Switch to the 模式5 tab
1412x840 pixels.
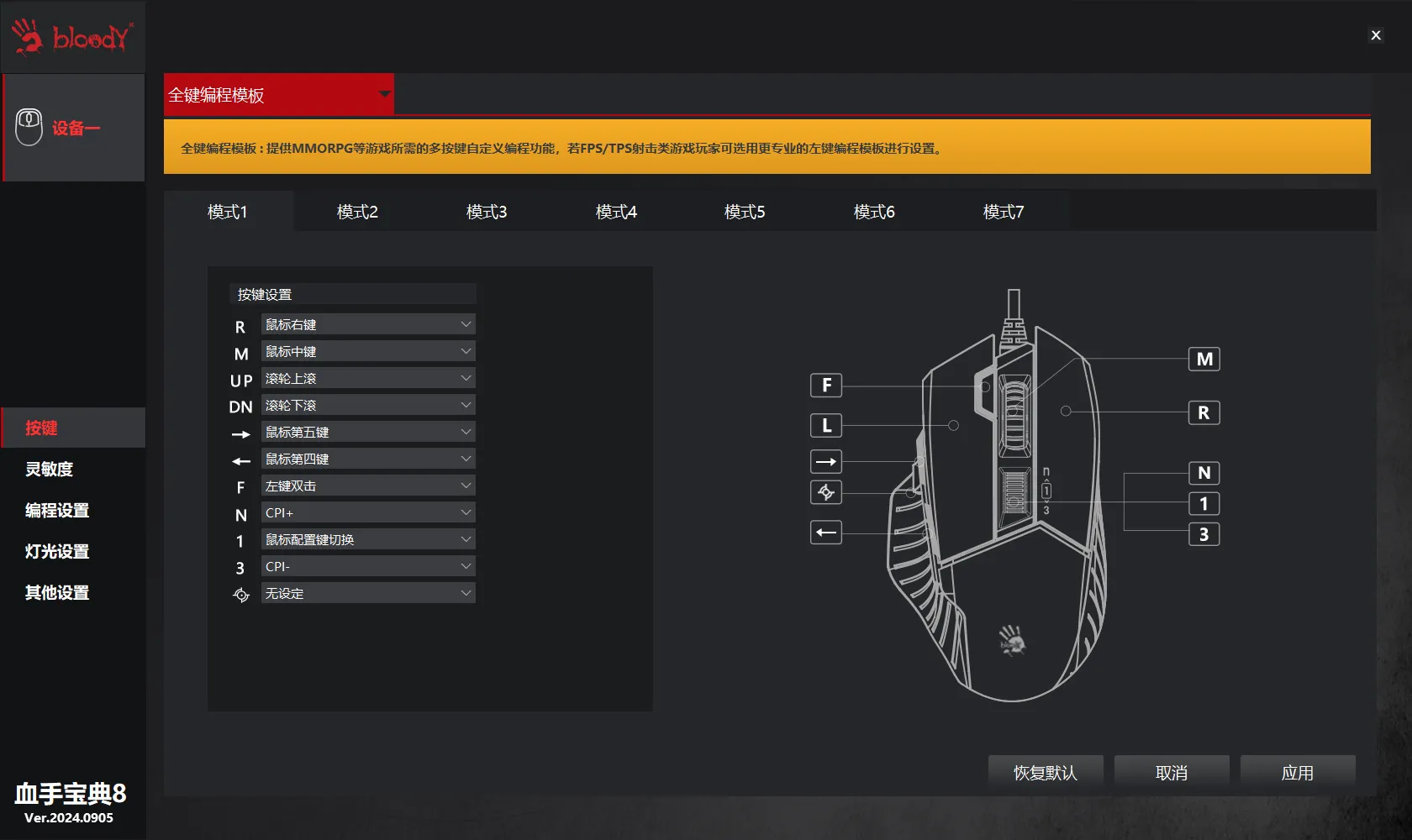[x=745, y=212]
